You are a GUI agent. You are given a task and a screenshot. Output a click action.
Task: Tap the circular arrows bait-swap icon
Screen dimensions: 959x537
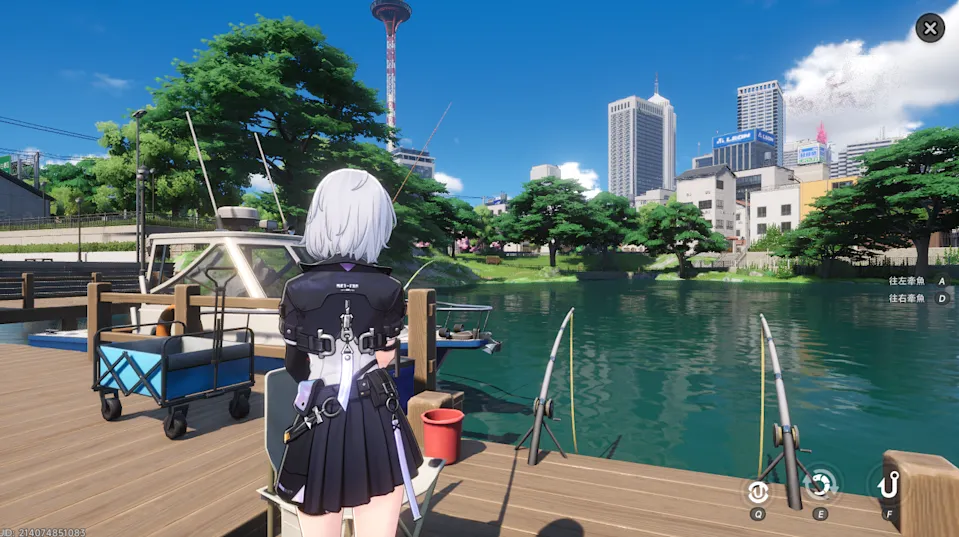[x=820, y=487]
